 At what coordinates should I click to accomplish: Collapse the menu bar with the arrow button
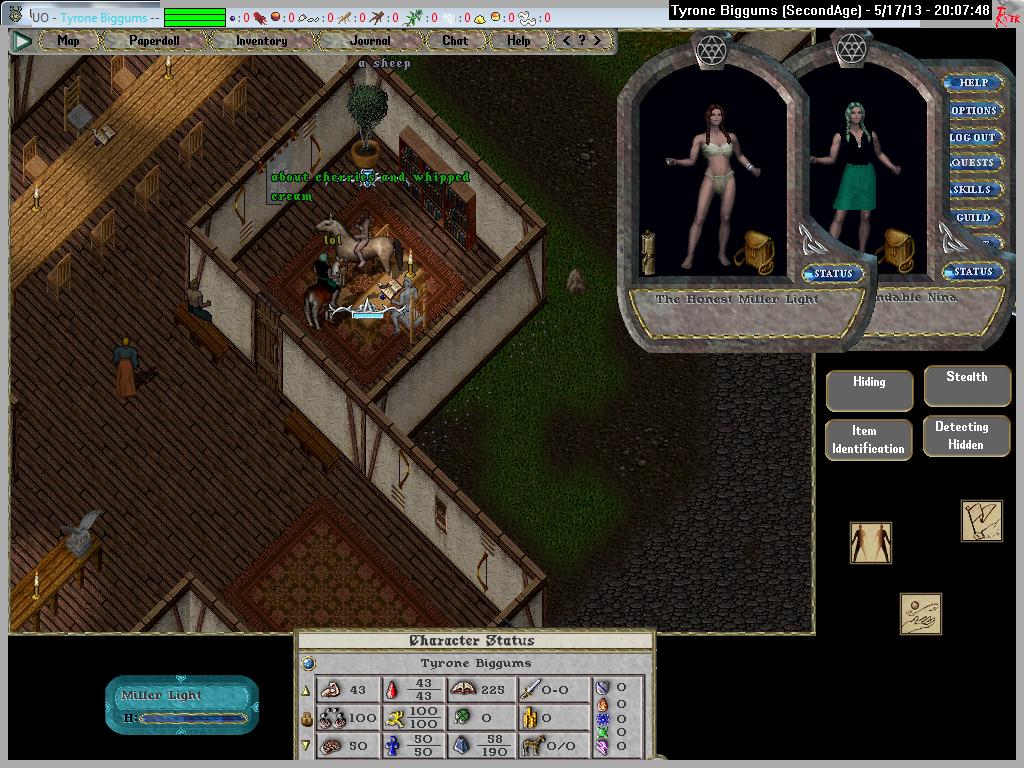tap(22, 41)
